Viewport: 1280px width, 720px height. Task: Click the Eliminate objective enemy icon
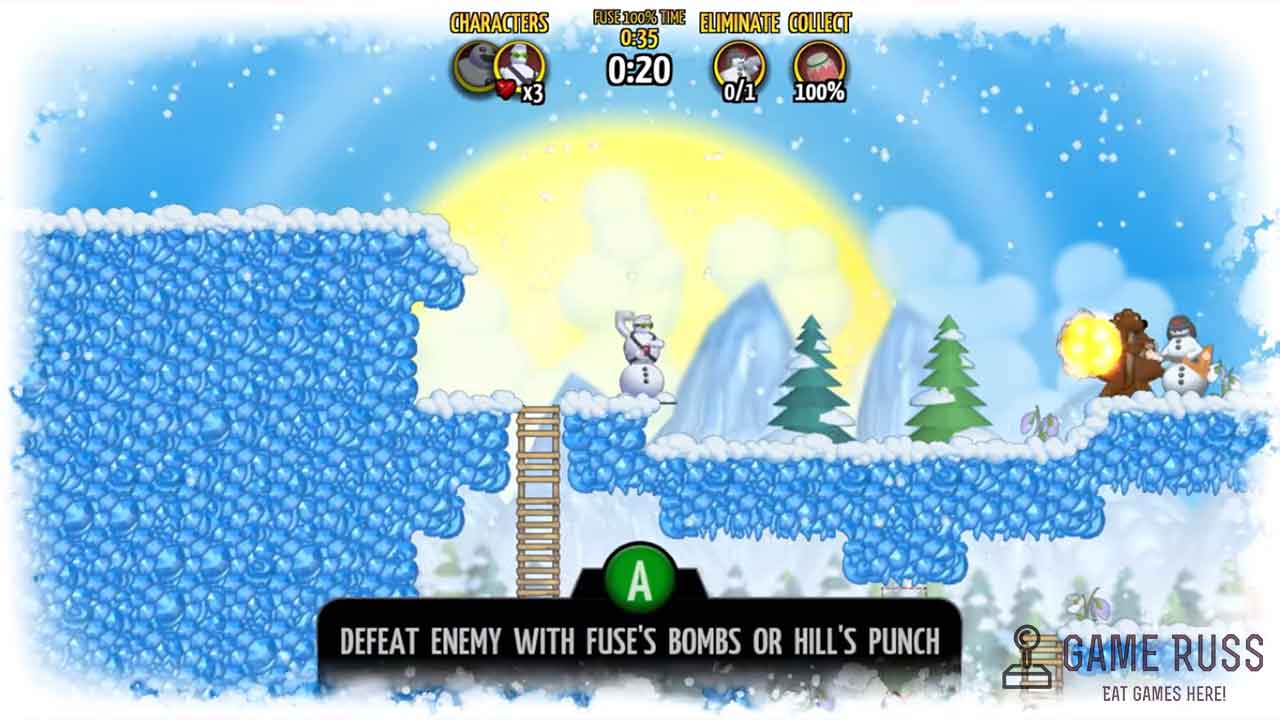(739, 66)
